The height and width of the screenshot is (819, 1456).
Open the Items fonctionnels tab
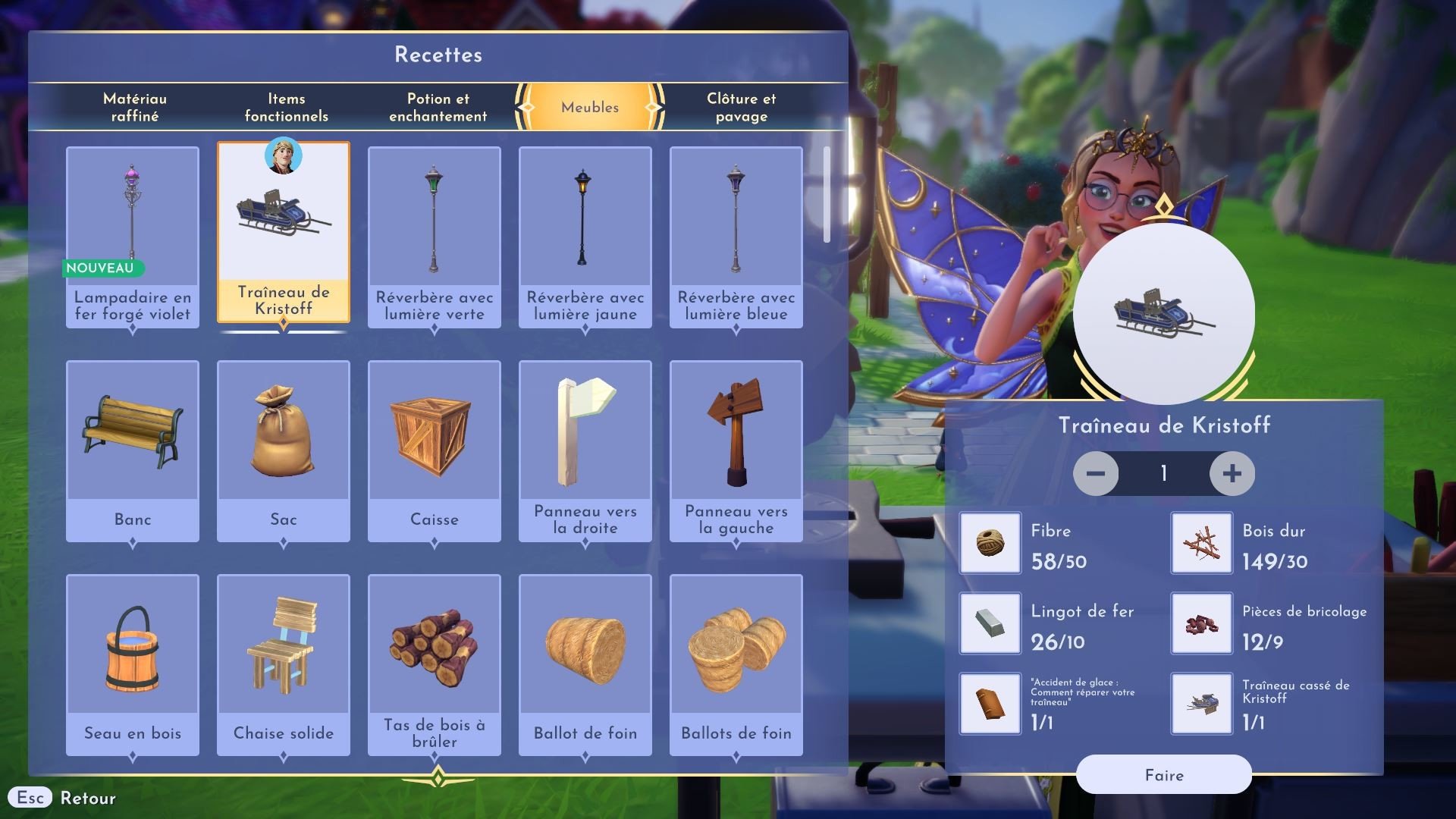point(286,107)
